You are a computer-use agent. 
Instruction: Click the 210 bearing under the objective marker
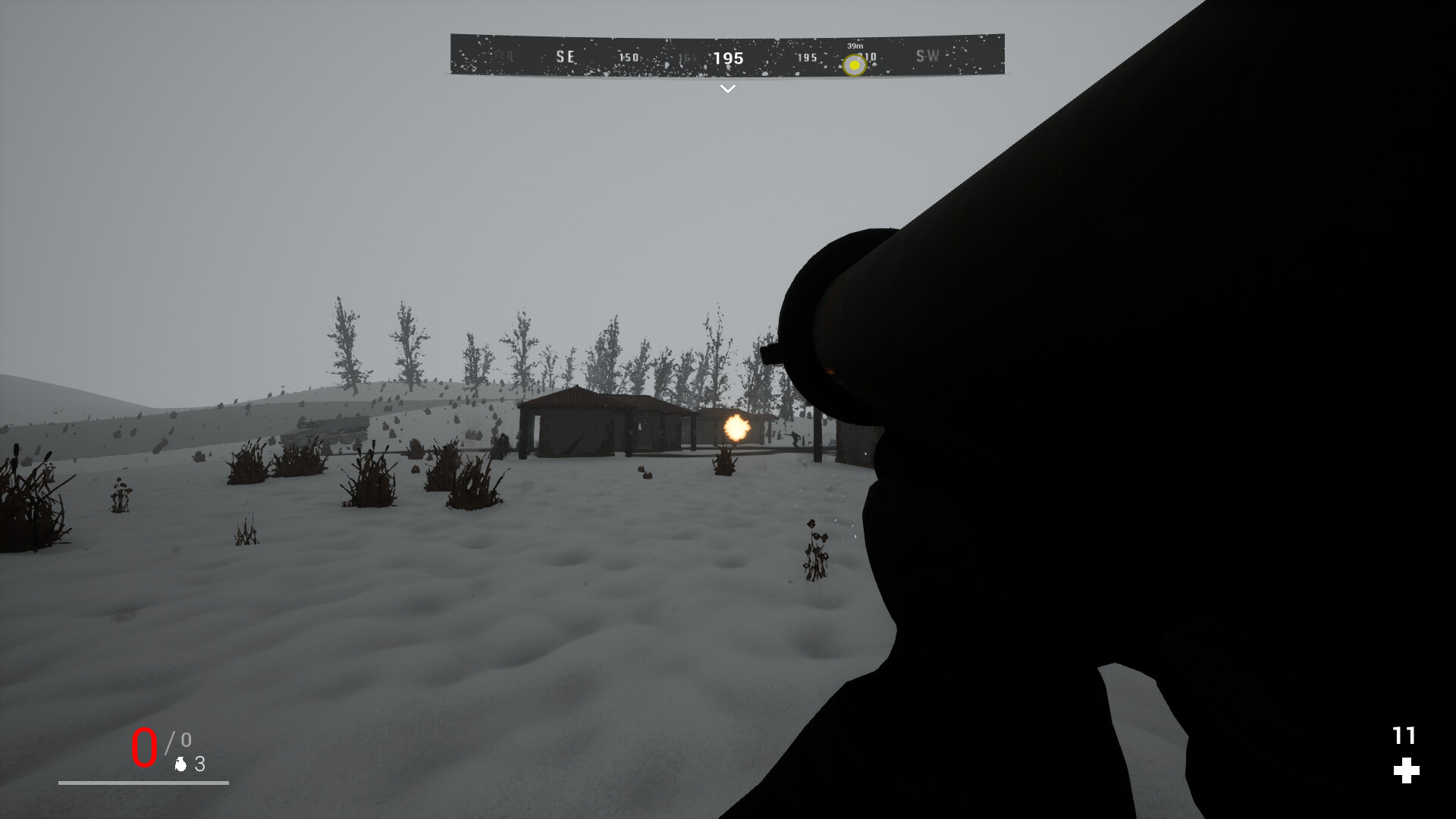coord(867,57)
